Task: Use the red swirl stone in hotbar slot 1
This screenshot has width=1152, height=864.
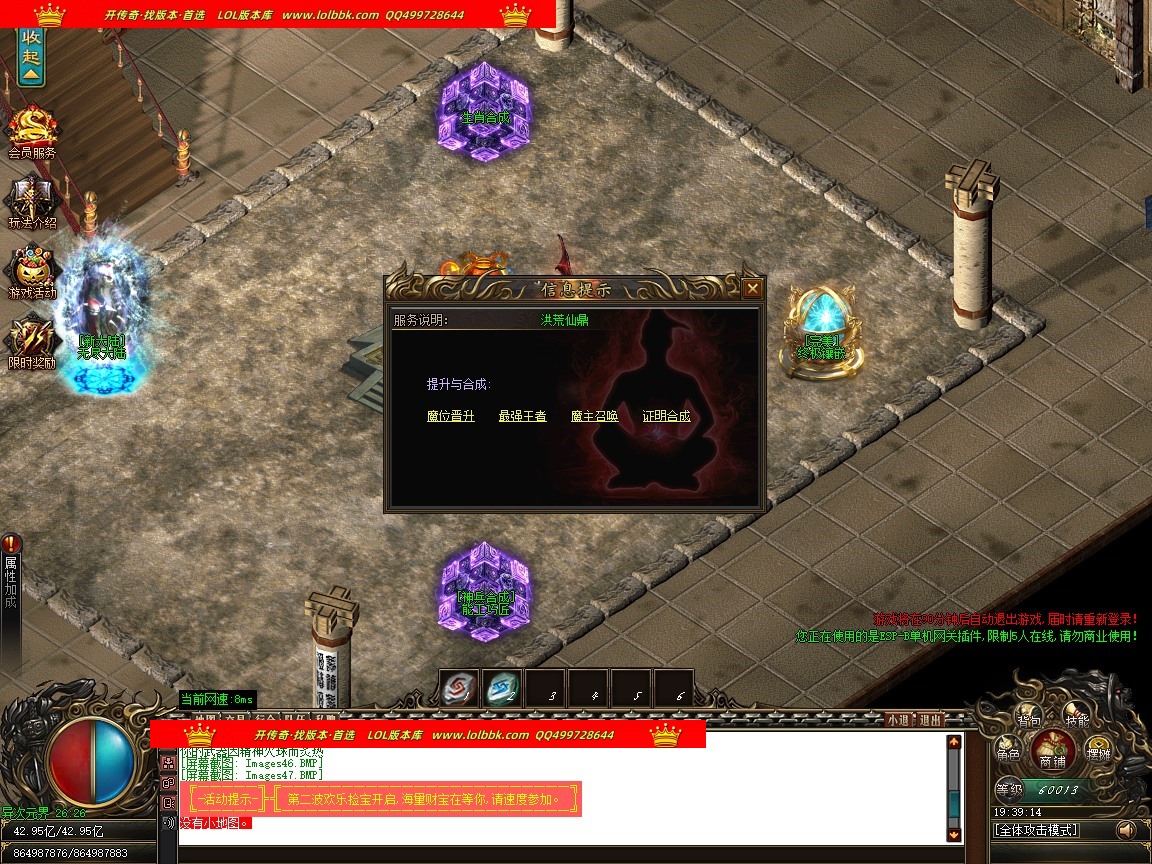Action: pyautogui.click(x=460, y=688)
